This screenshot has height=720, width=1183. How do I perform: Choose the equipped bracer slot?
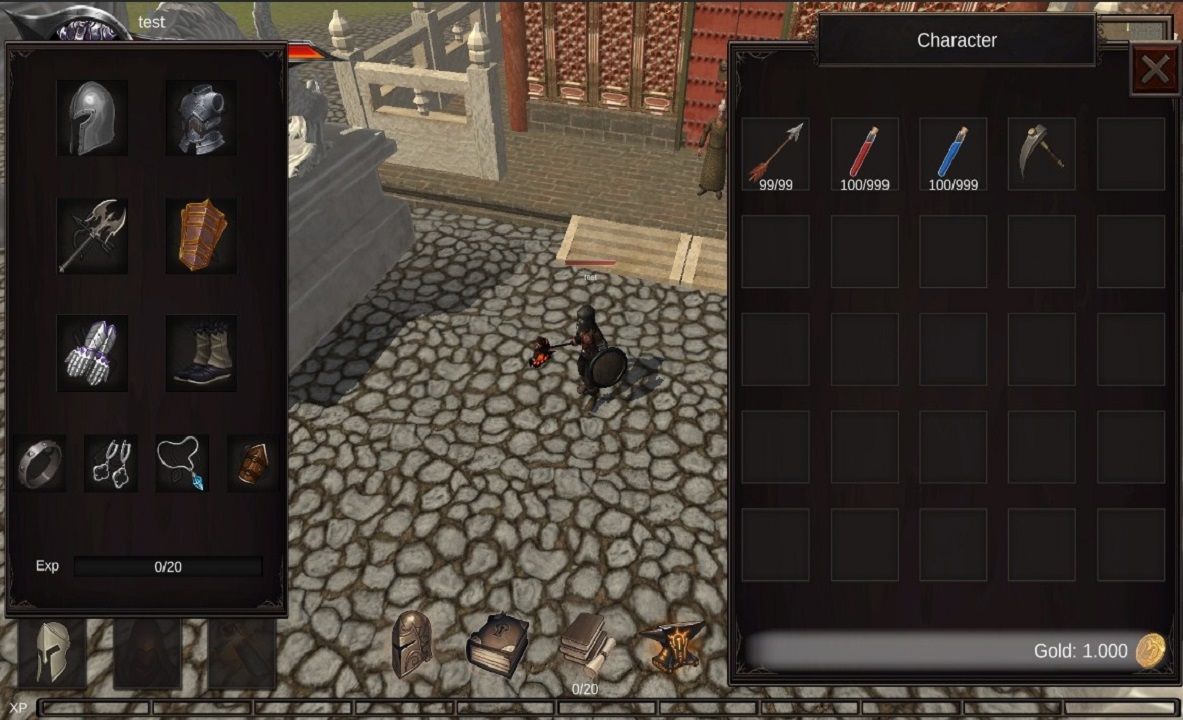click(252, 463)
